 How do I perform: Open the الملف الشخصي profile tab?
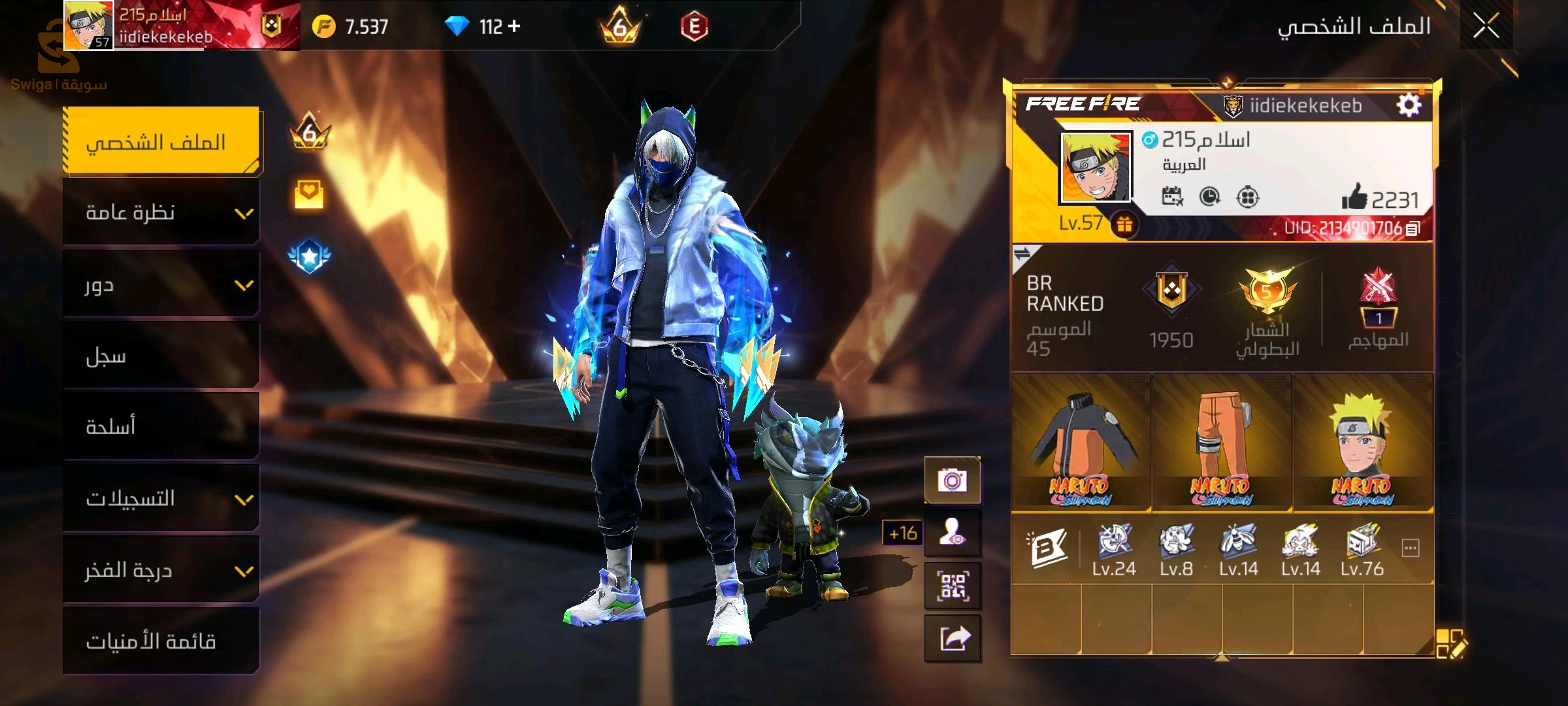(x=161, y=142)
